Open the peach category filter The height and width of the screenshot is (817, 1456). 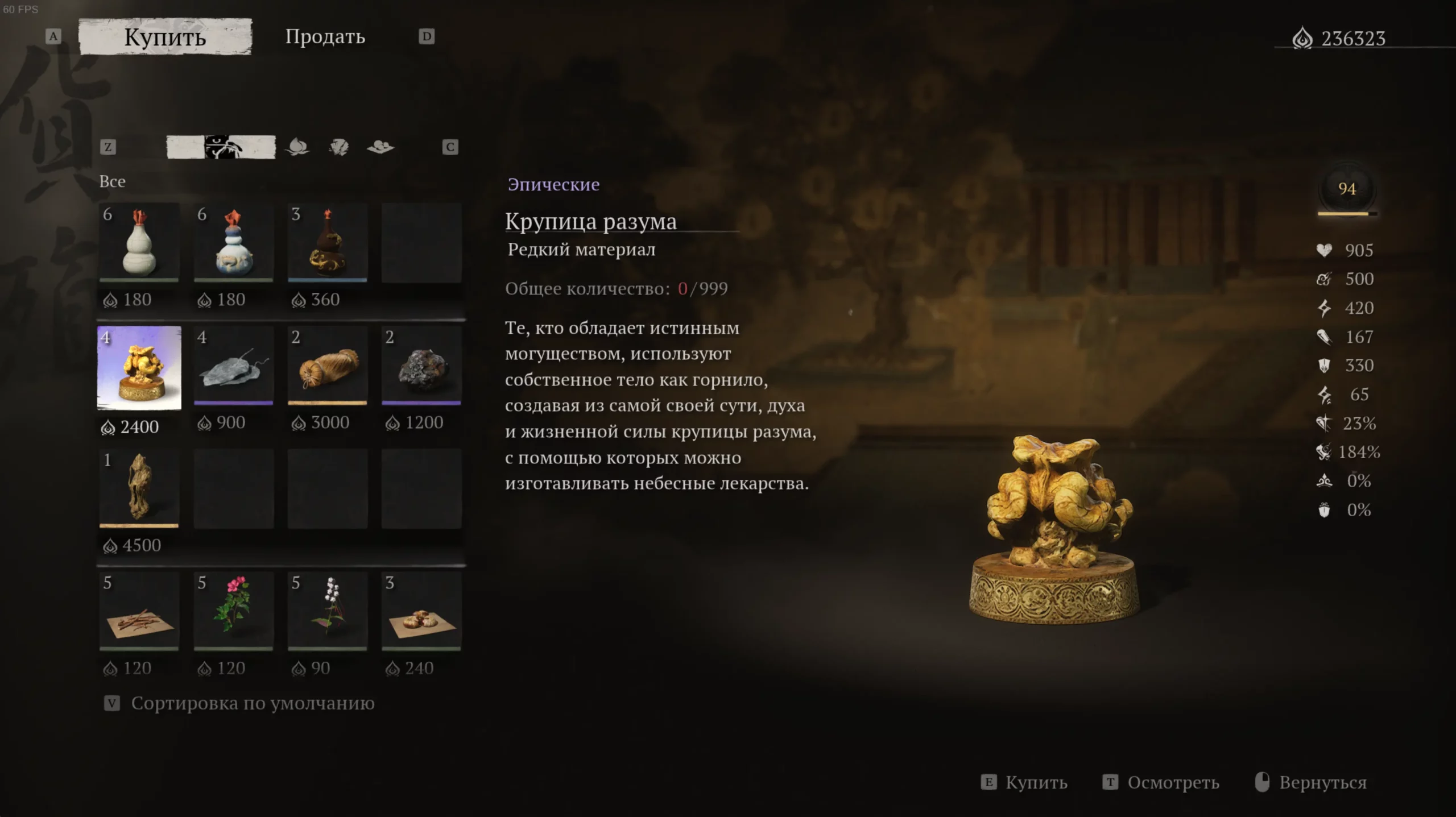click(297, 147)
